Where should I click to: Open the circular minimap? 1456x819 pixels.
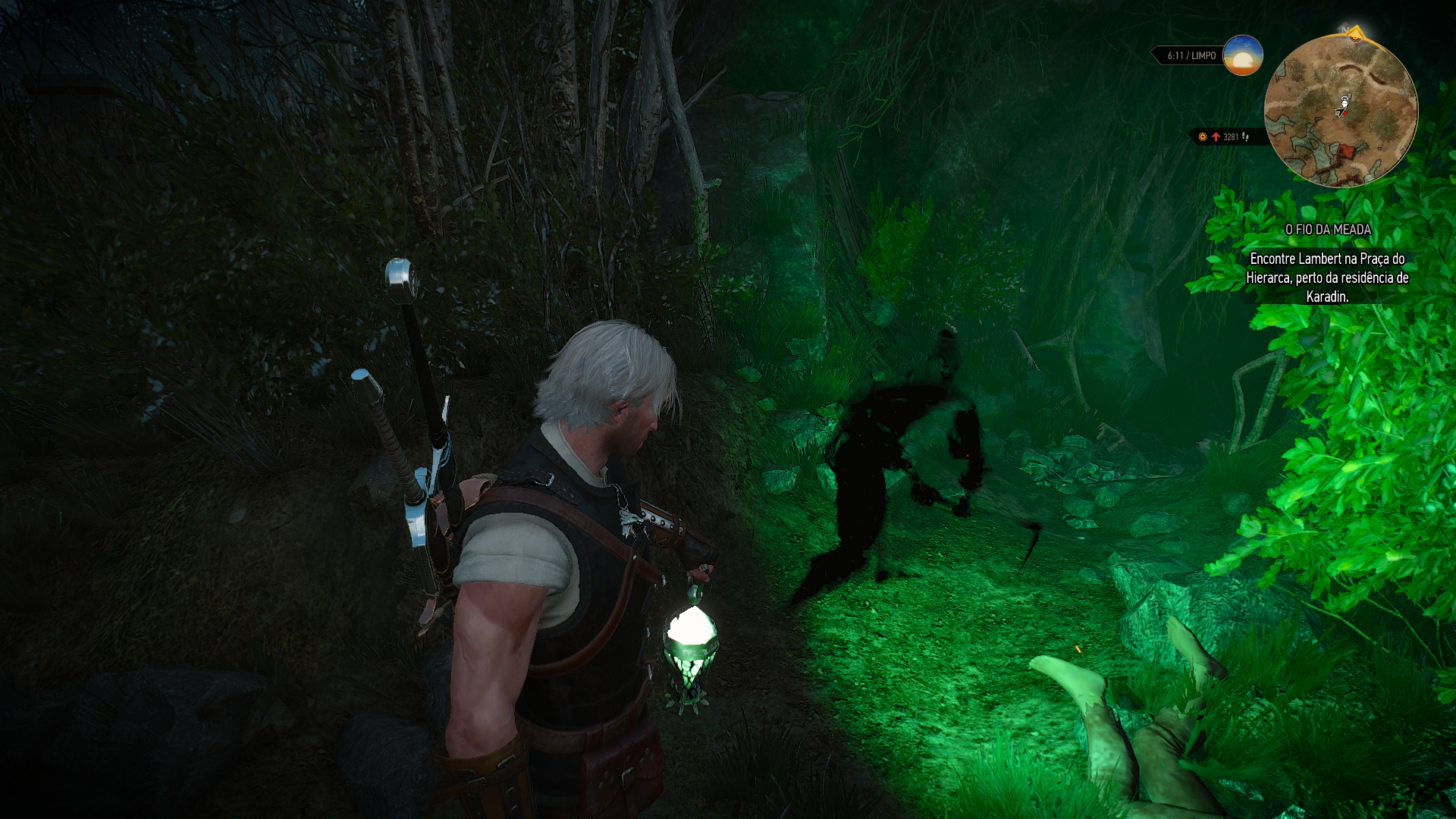pos(1341,111)
